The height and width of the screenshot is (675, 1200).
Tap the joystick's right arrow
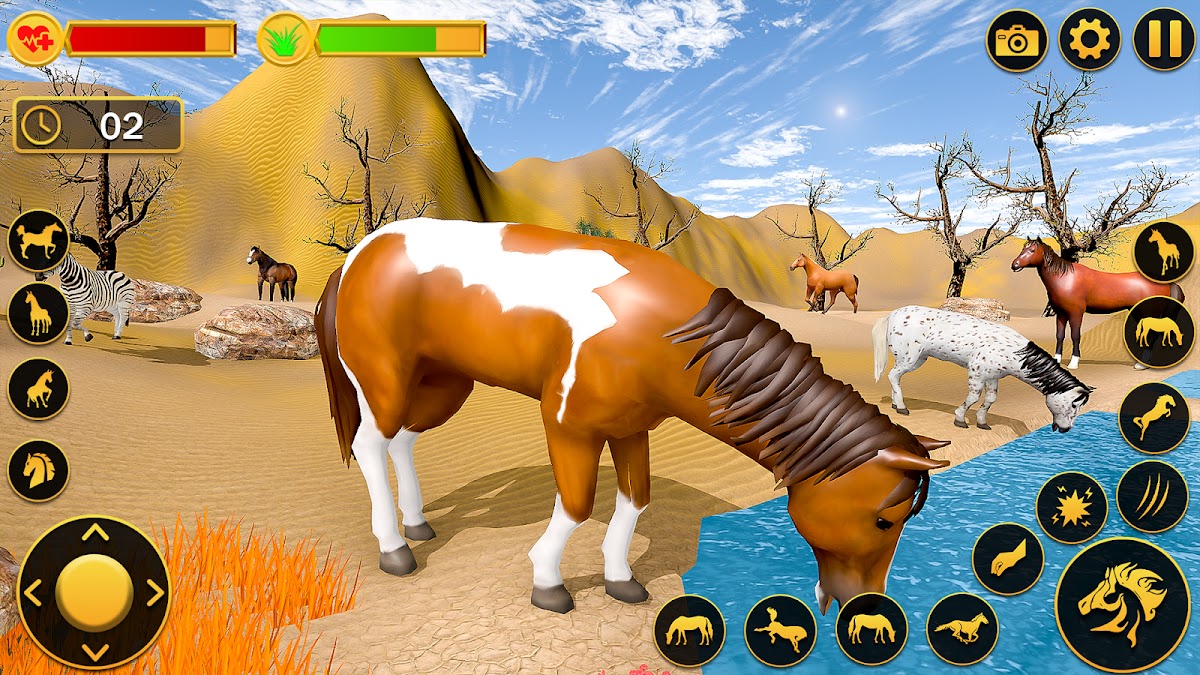pyautogui.click(x=155, y=593)
